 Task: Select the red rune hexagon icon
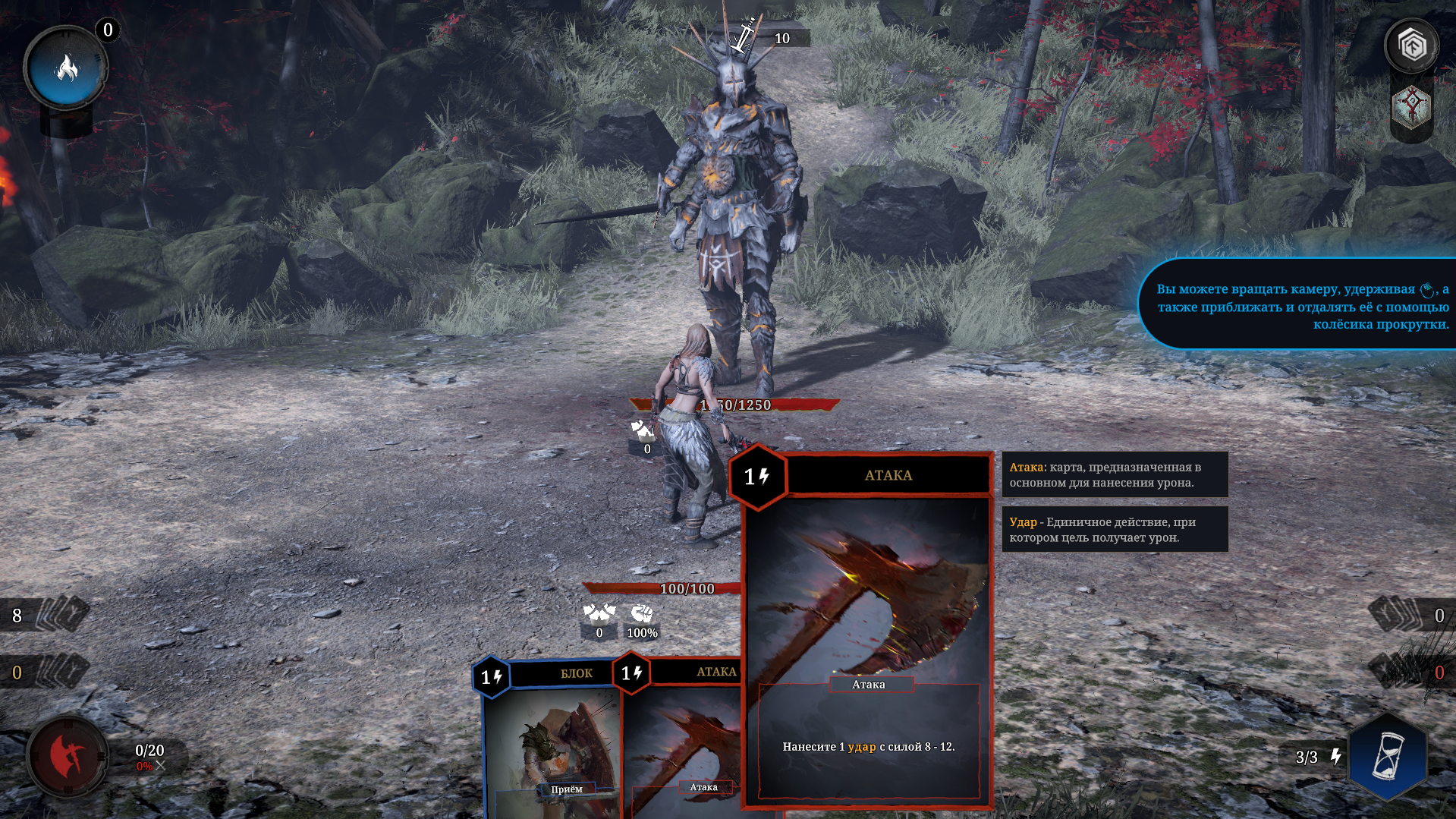(x=1411, y=106)
